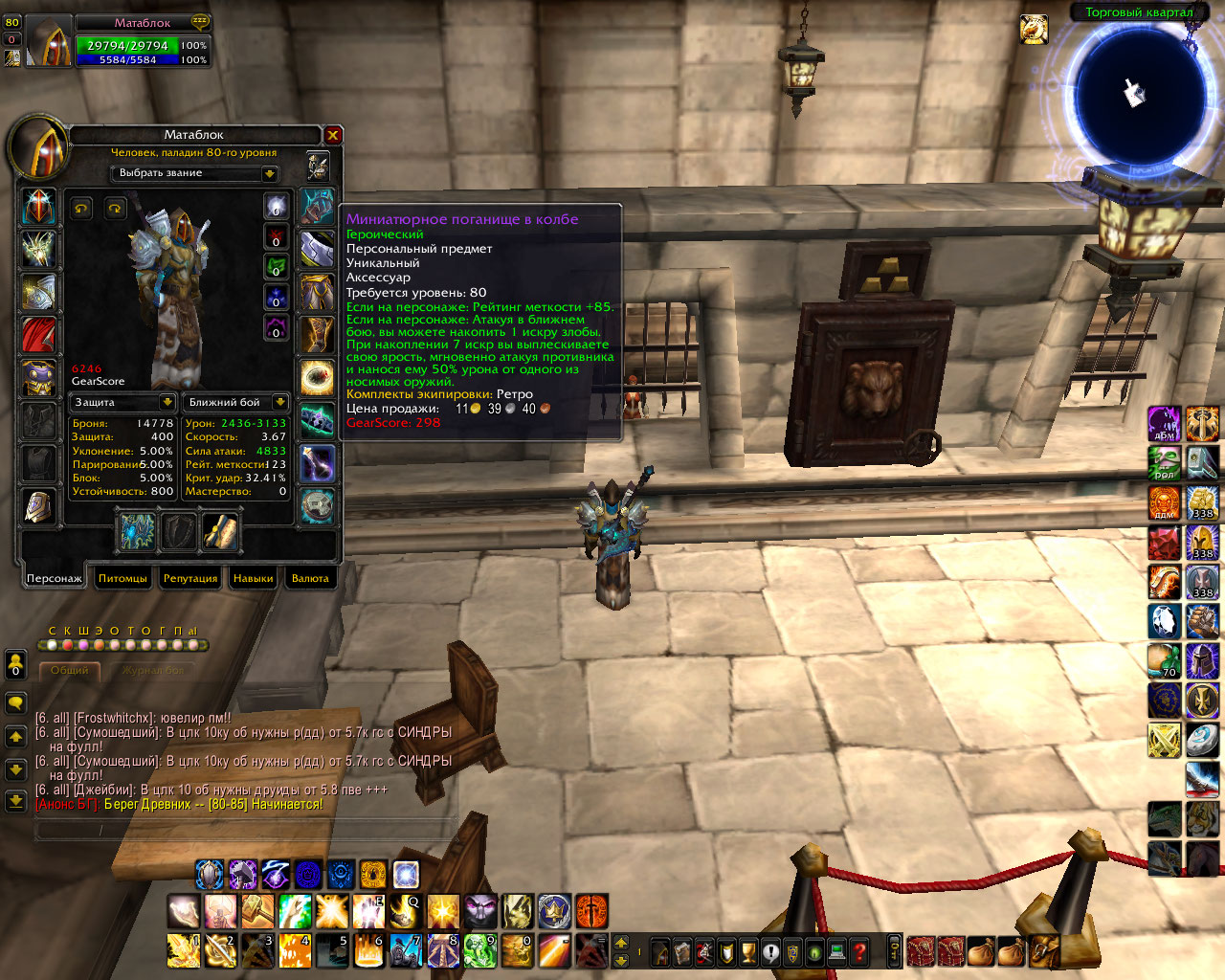Select the main-hand weapon slot
This screenshot has width=1225, height=980.
(138, 532)
